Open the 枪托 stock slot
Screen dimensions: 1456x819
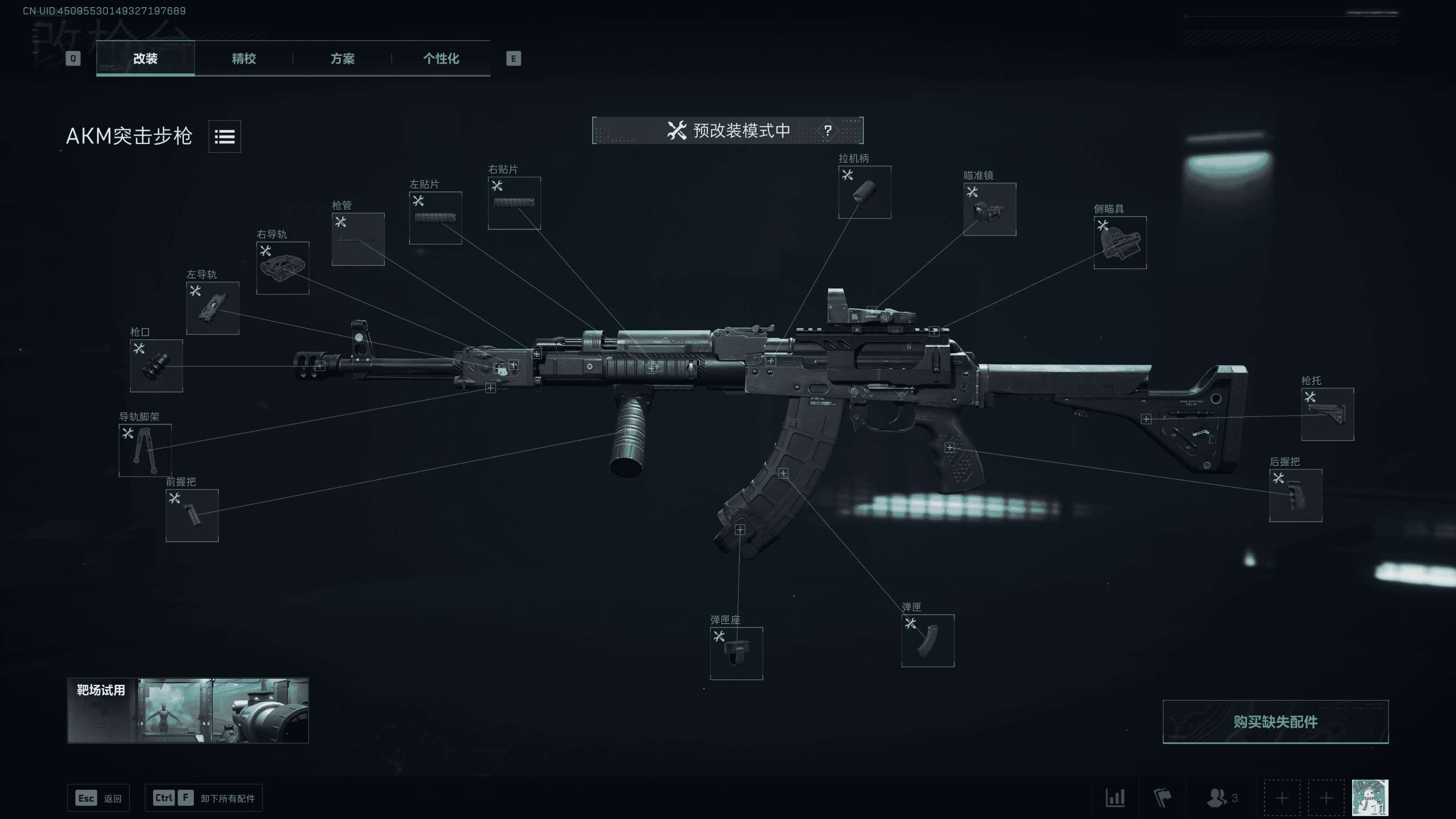1327,414
